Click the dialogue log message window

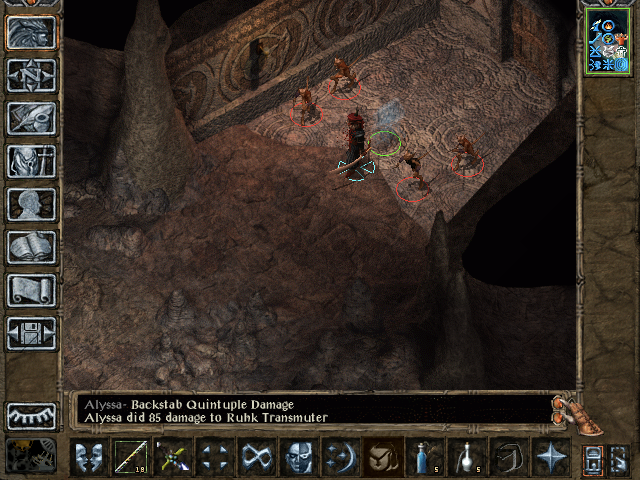point(312,410)
